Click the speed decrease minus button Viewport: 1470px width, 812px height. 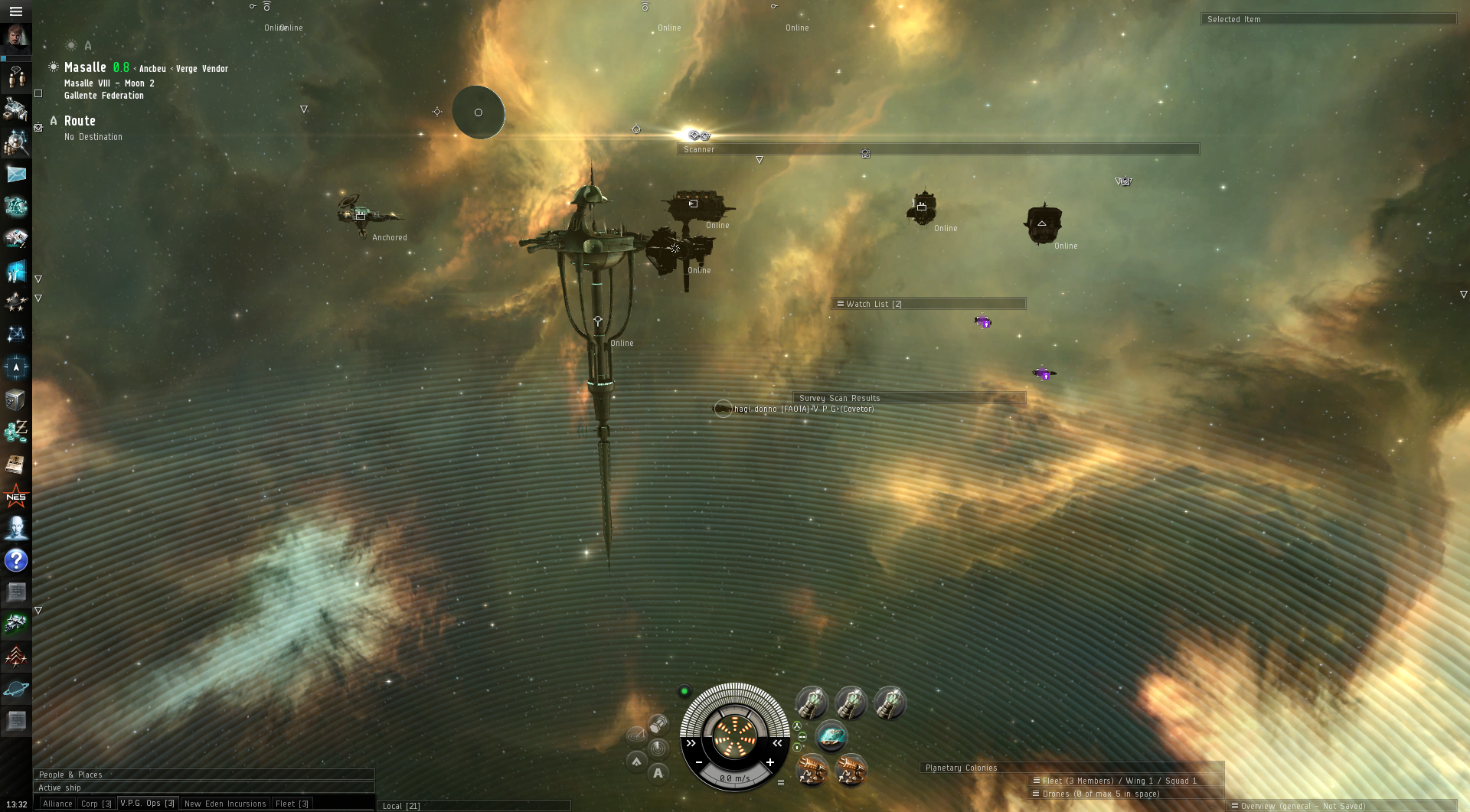tap(699, 762)
